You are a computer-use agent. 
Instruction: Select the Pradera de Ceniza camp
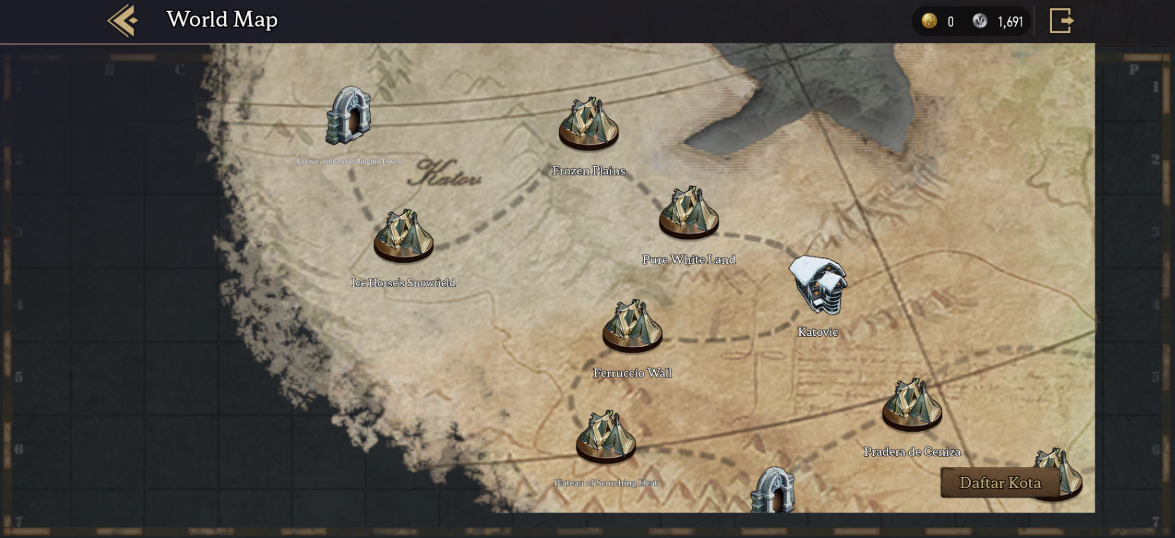tap(912, 405)
